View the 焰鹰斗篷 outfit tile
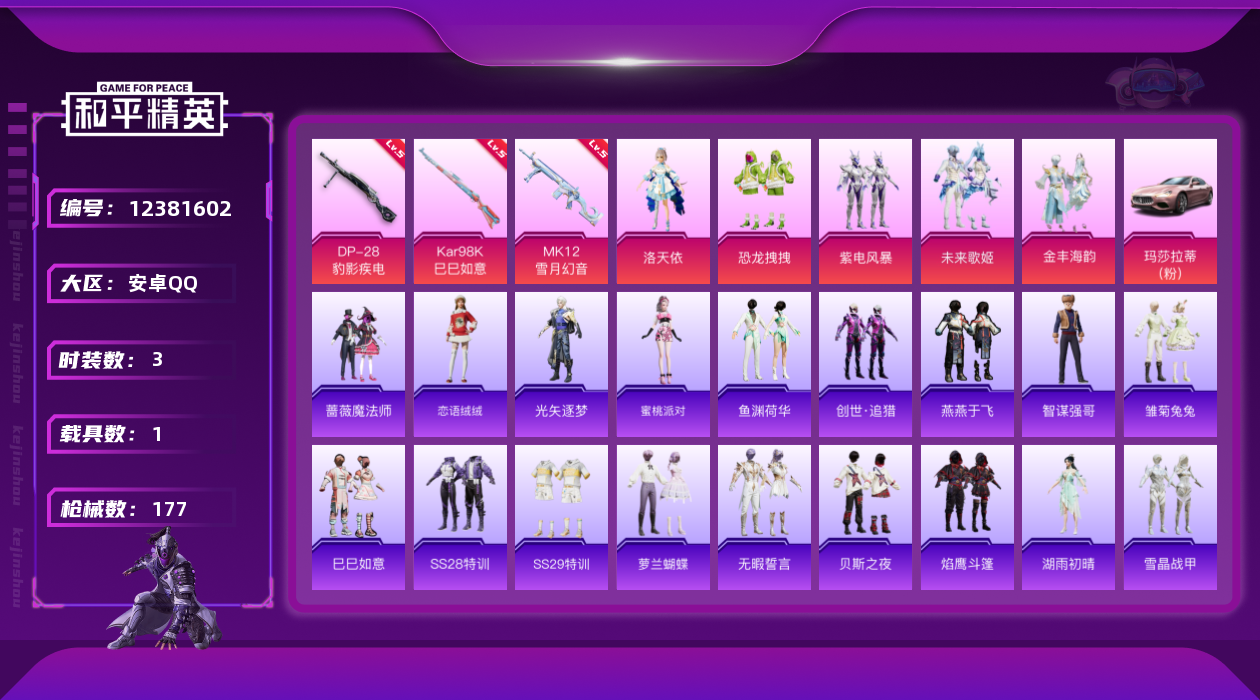Screen dimensions: 1260x700 coord(967,517)
